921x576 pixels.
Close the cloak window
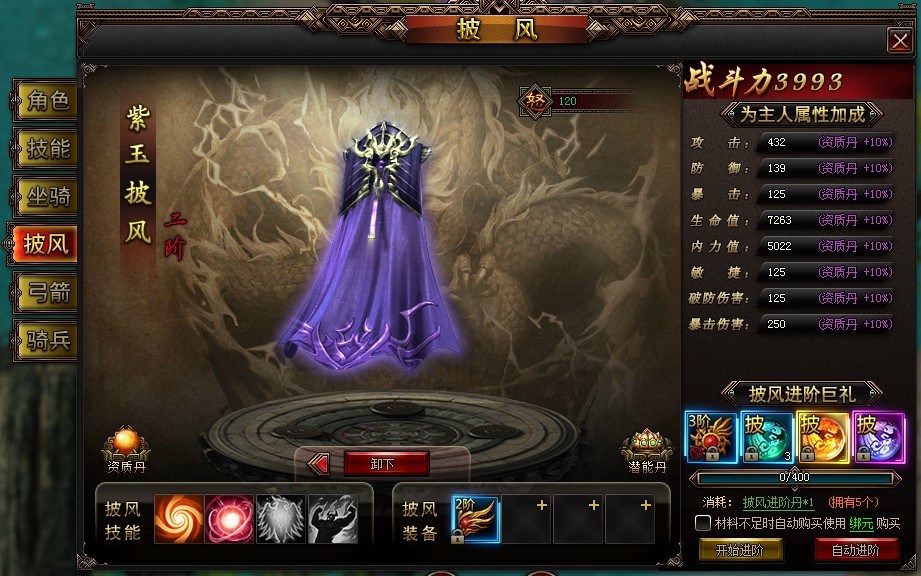898,39
